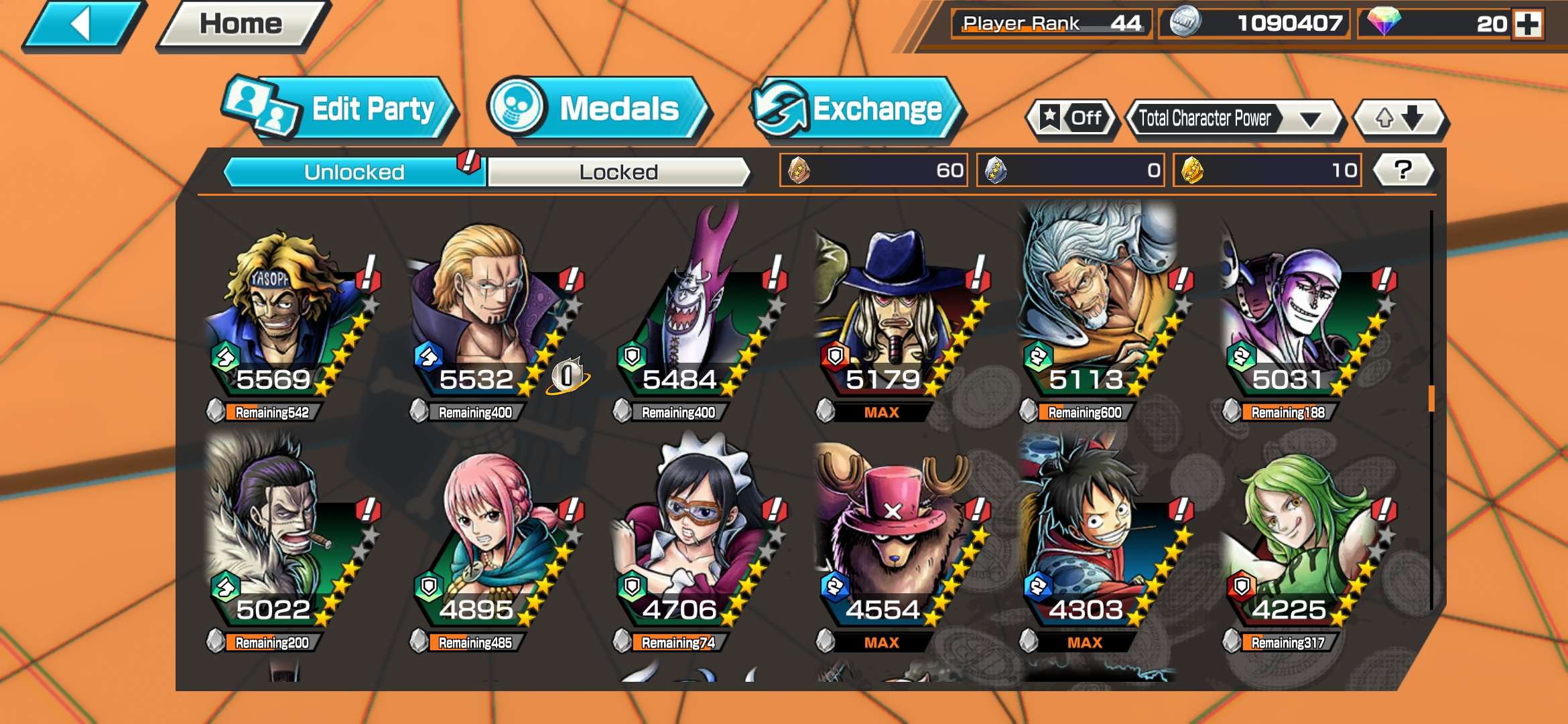Click the bronze fragment counter showing 60
The width and height of the screenshot is (1568, 724).
871,171
